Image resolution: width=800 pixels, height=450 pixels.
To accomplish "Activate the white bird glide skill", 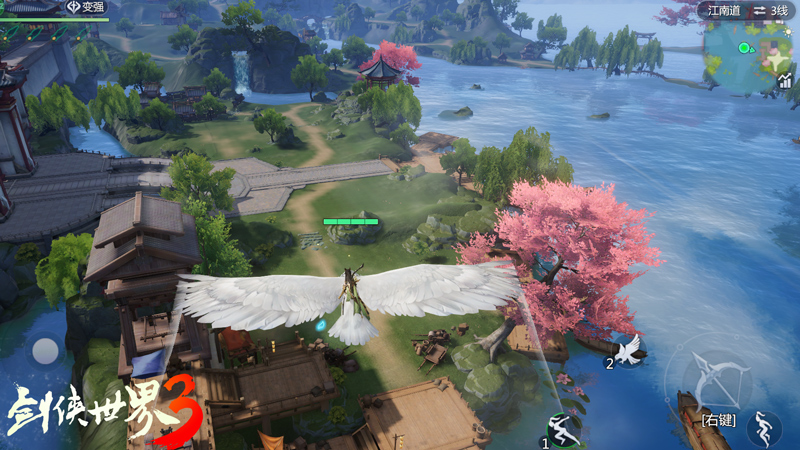I will pyautogui.click(x=629, y=349).
